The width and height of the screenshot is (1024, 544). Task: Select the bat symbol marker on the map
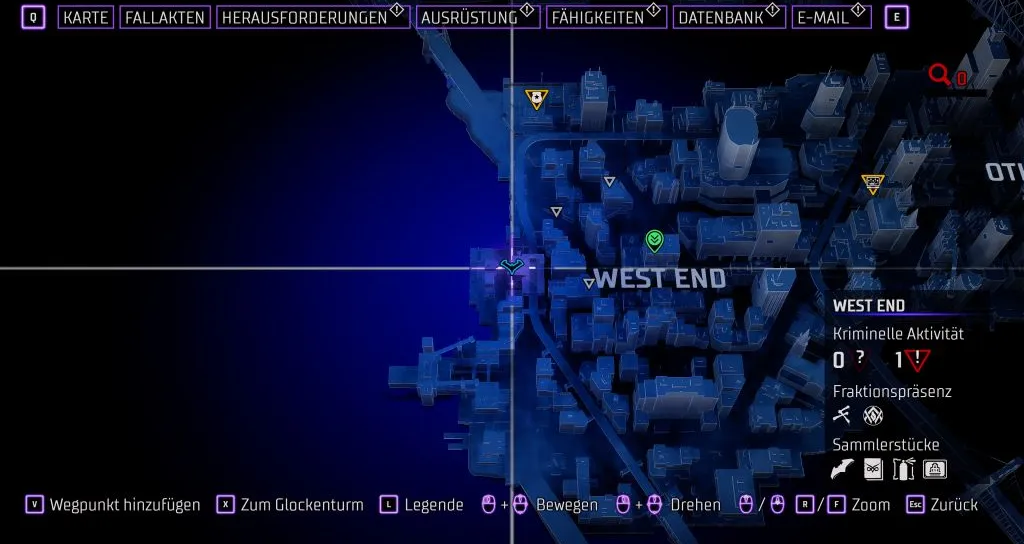pos(512,267)
